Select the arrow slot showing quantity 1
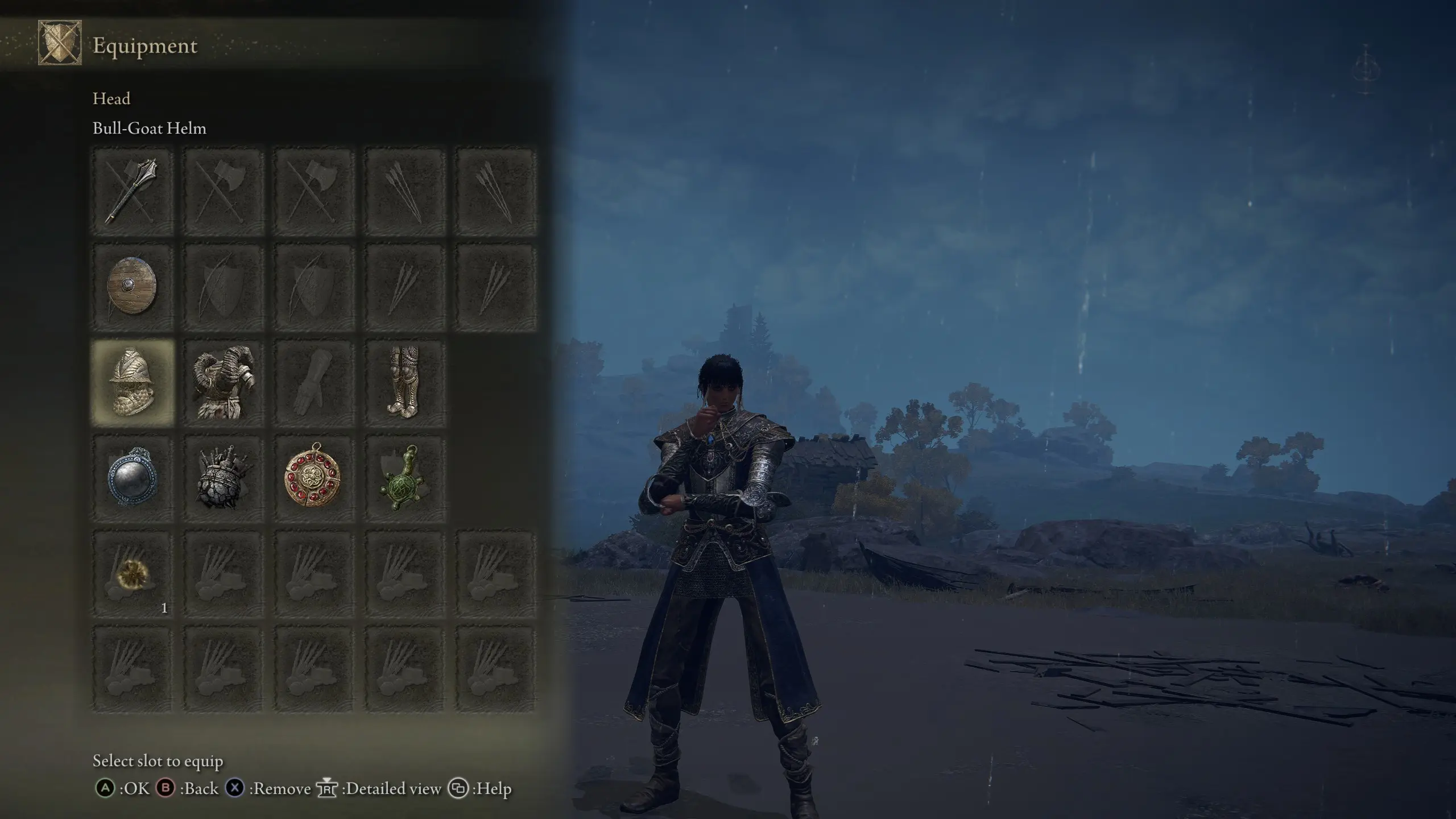1456x819 pixels. point(132,574)
